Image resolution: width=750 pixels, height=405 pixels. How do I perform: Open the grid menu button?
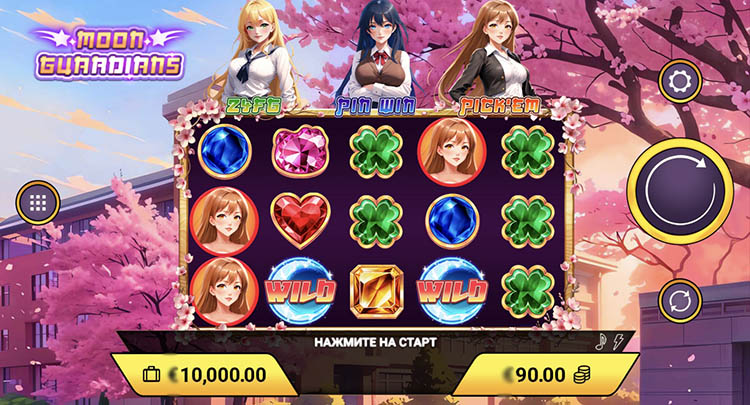[x=39, y=202]
